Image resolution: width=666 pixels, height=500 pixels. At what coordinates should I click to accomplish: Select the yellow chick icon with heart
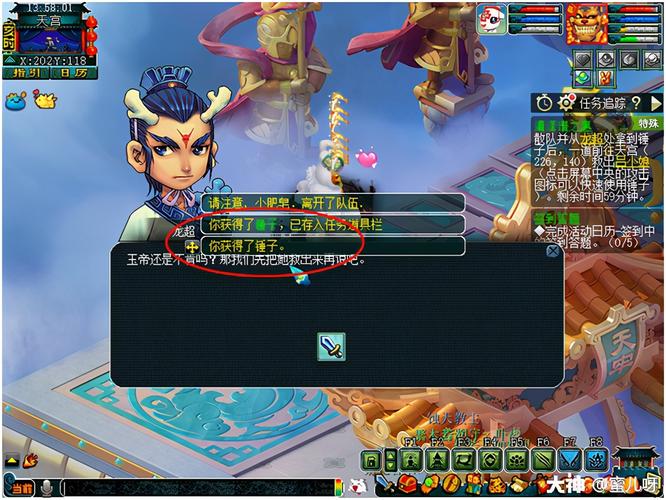[45, 98]
